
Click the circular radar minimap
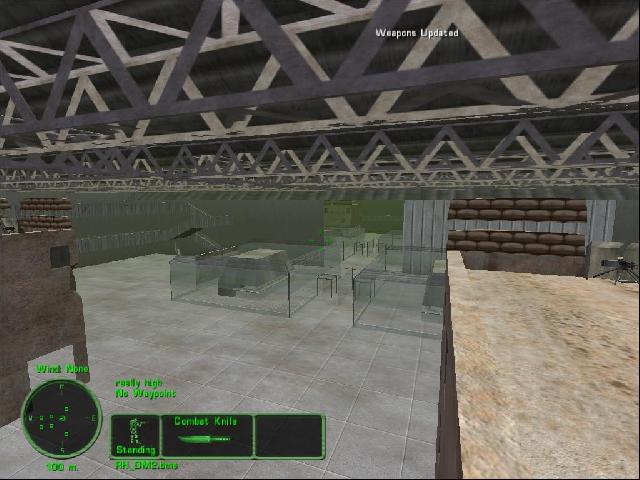pyautogui.click(x=61, y=418)
